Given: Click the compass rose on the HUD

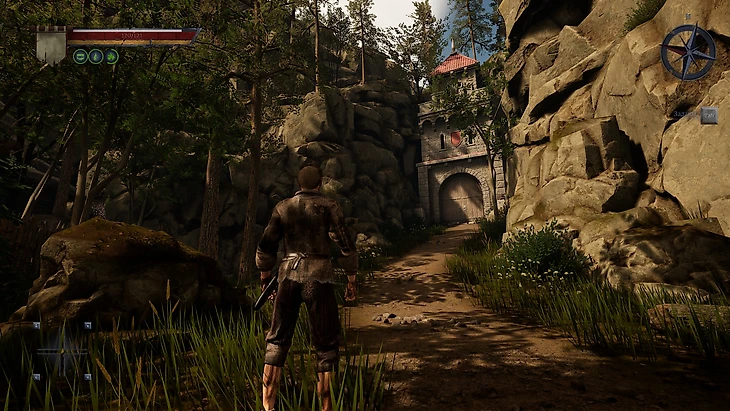Looking at the screenshot, I should (688, 52).
